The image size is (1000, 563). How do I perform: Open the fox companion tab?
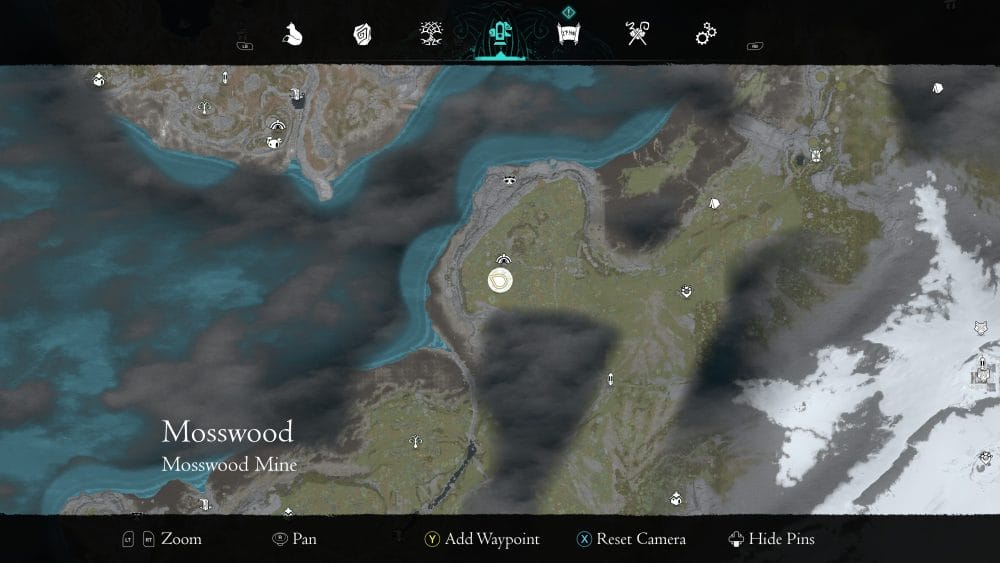coord(293,36)
